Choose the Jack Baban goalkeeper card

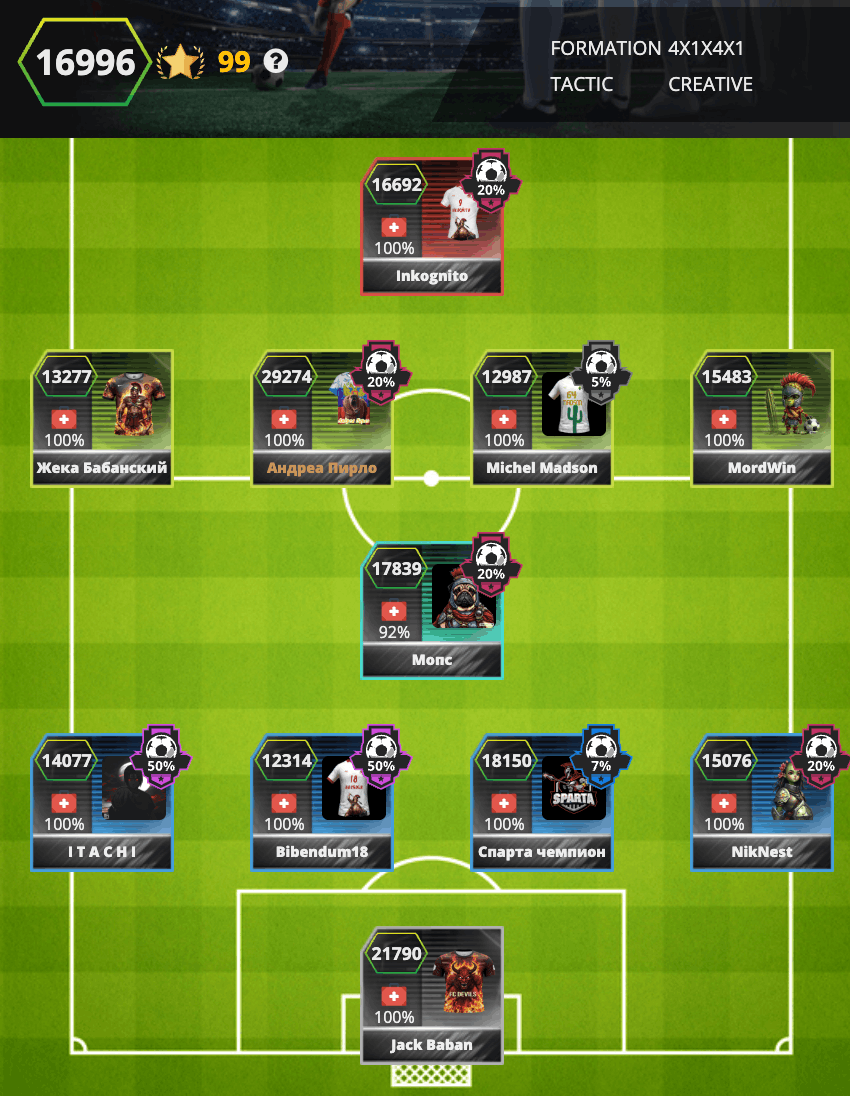[x=431, y=995]
